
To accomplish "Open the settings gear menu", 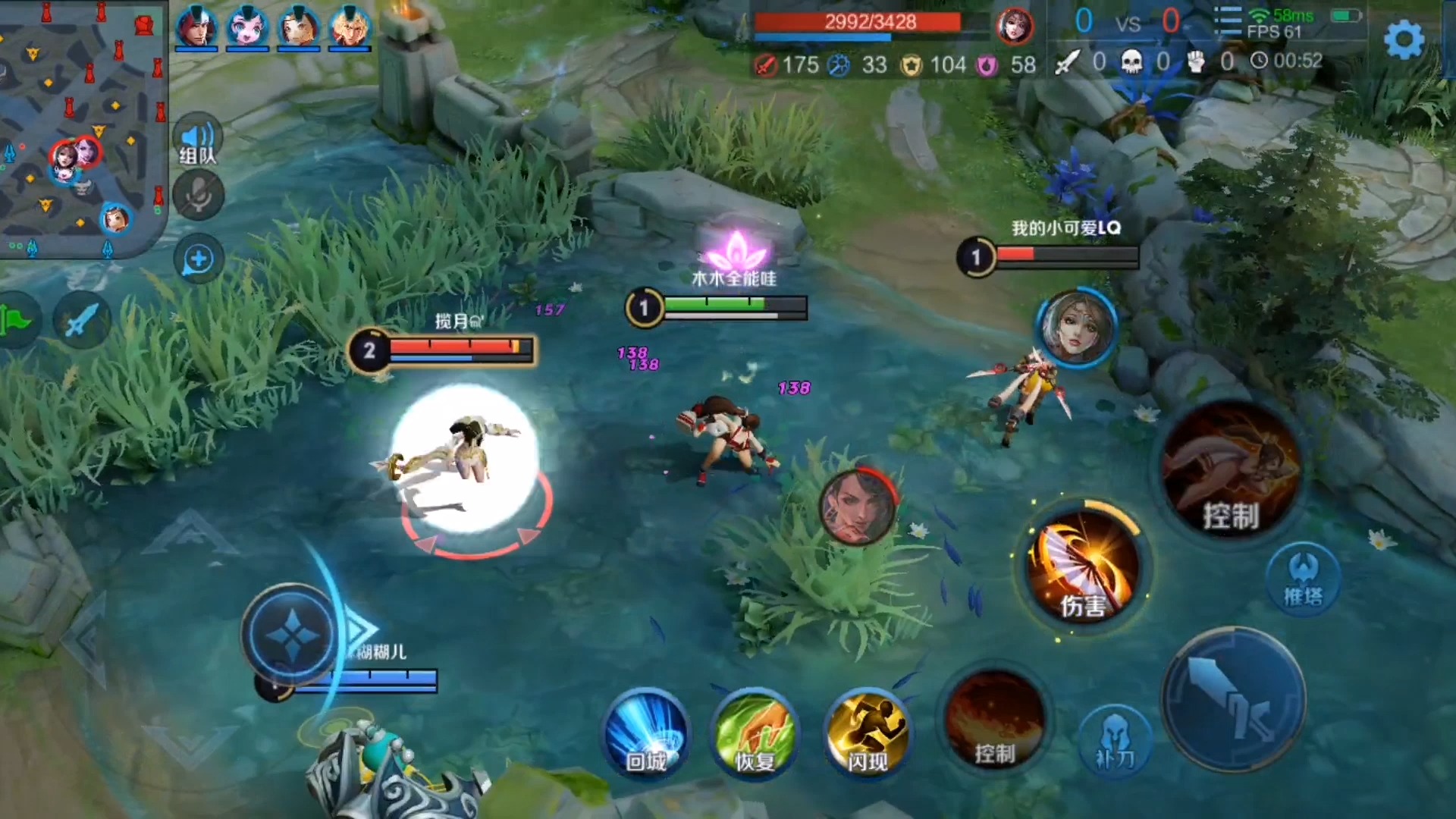I will coord(1404,39).
